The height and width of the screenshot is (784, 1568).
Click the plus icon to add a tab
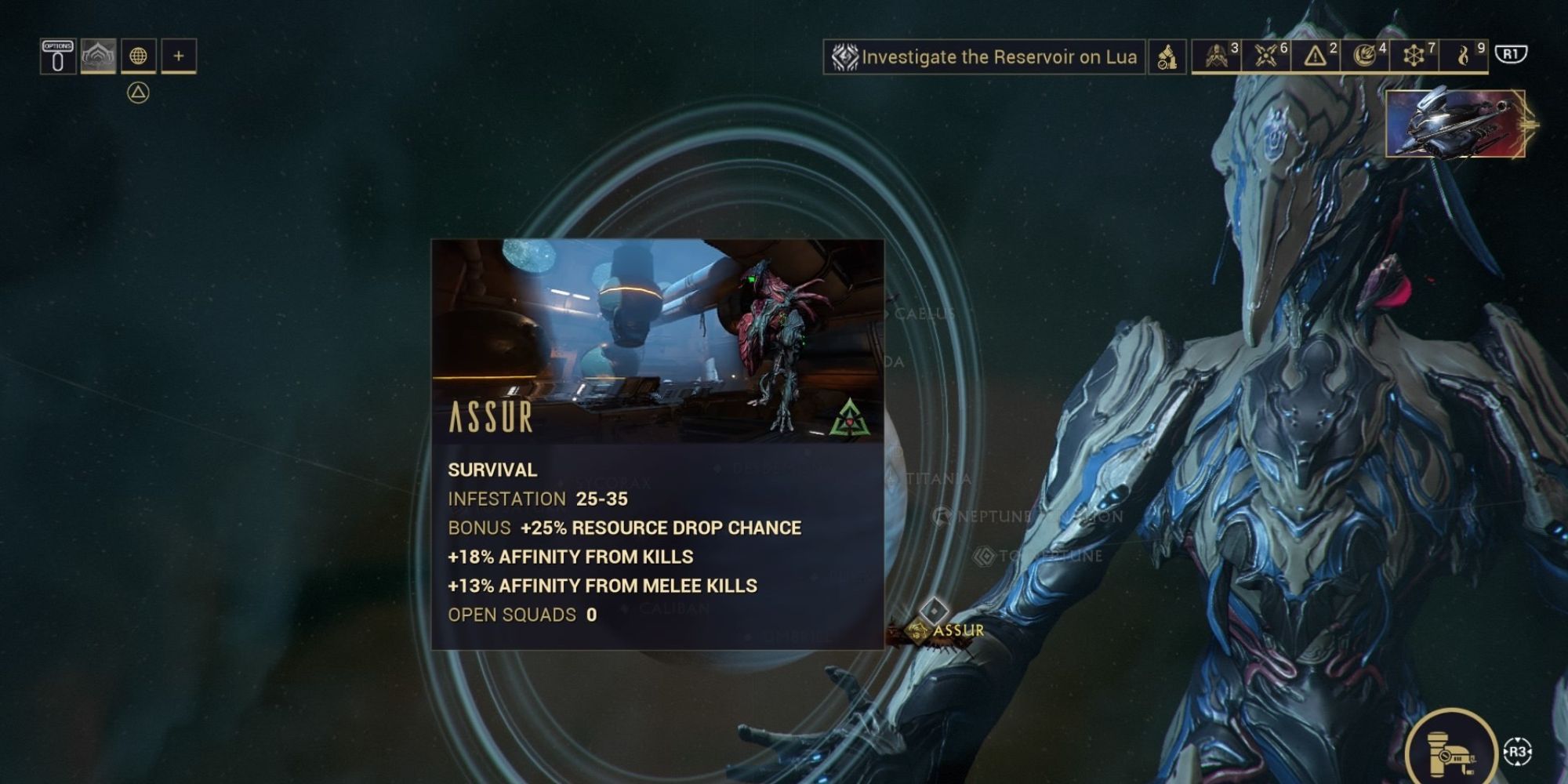tap(179, 56)
